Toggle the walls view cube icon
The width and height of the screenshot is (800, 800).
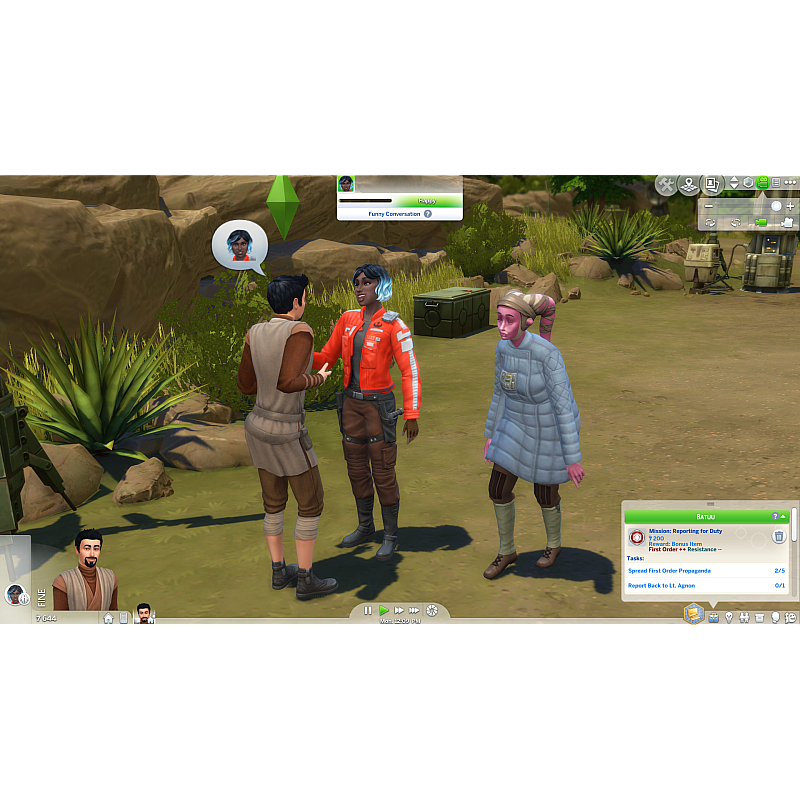(748, 183)
